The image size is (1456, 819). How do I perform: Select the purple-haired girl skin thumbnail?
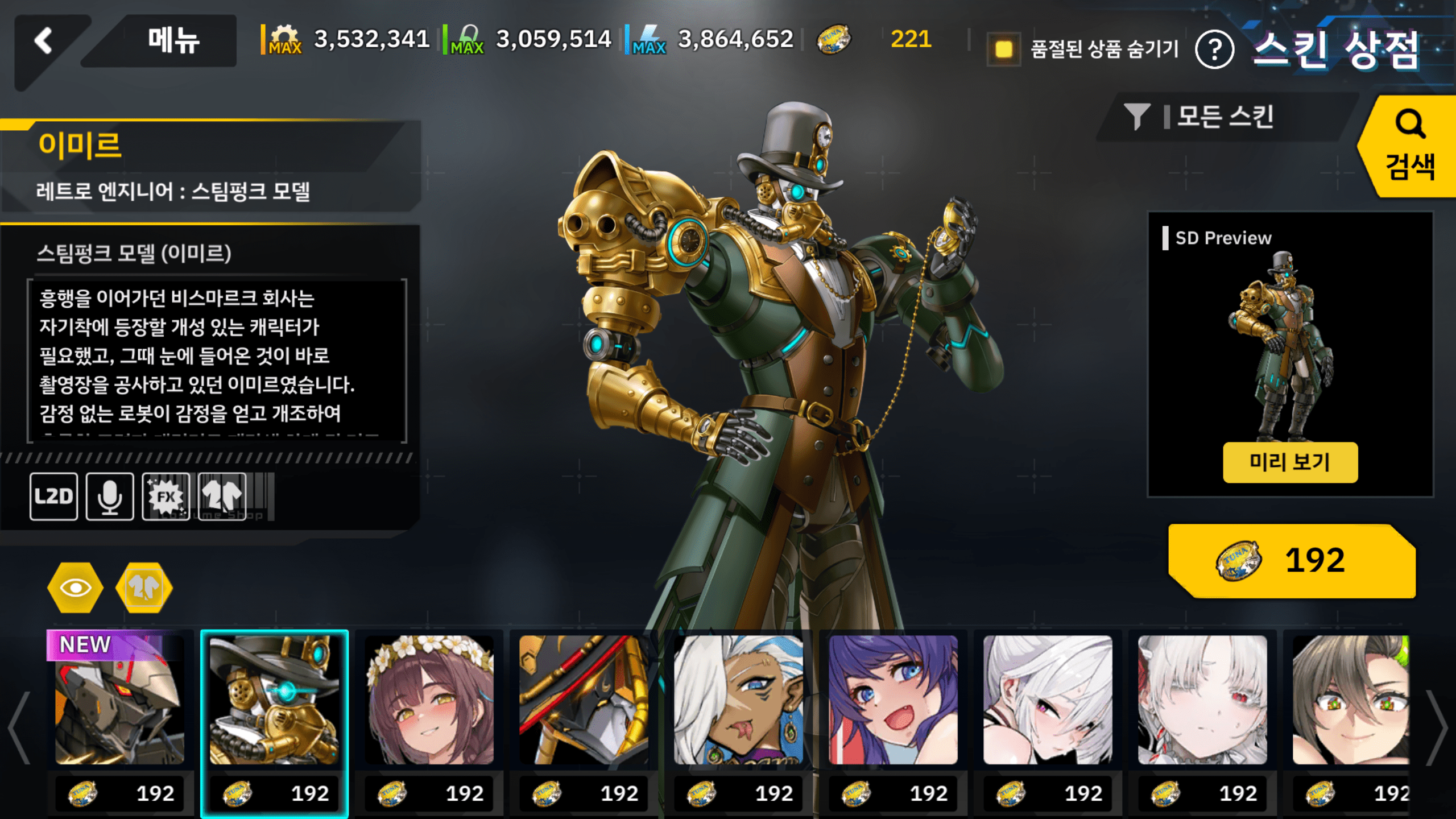click(893, 700)
